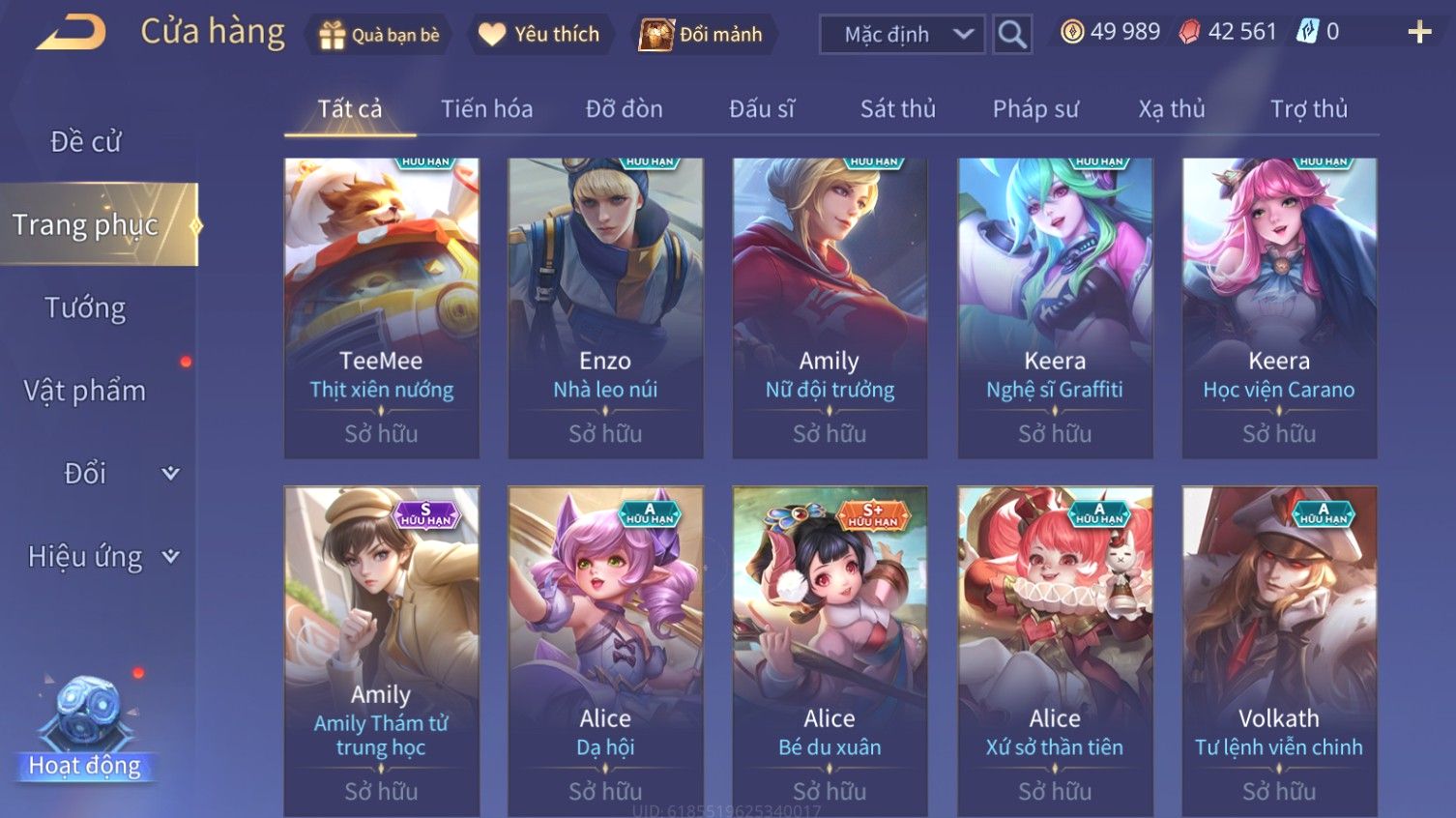This screenshot has height=818, width=1456.
Task: Click the magnifying glass search button
Action: point(1012,35)
